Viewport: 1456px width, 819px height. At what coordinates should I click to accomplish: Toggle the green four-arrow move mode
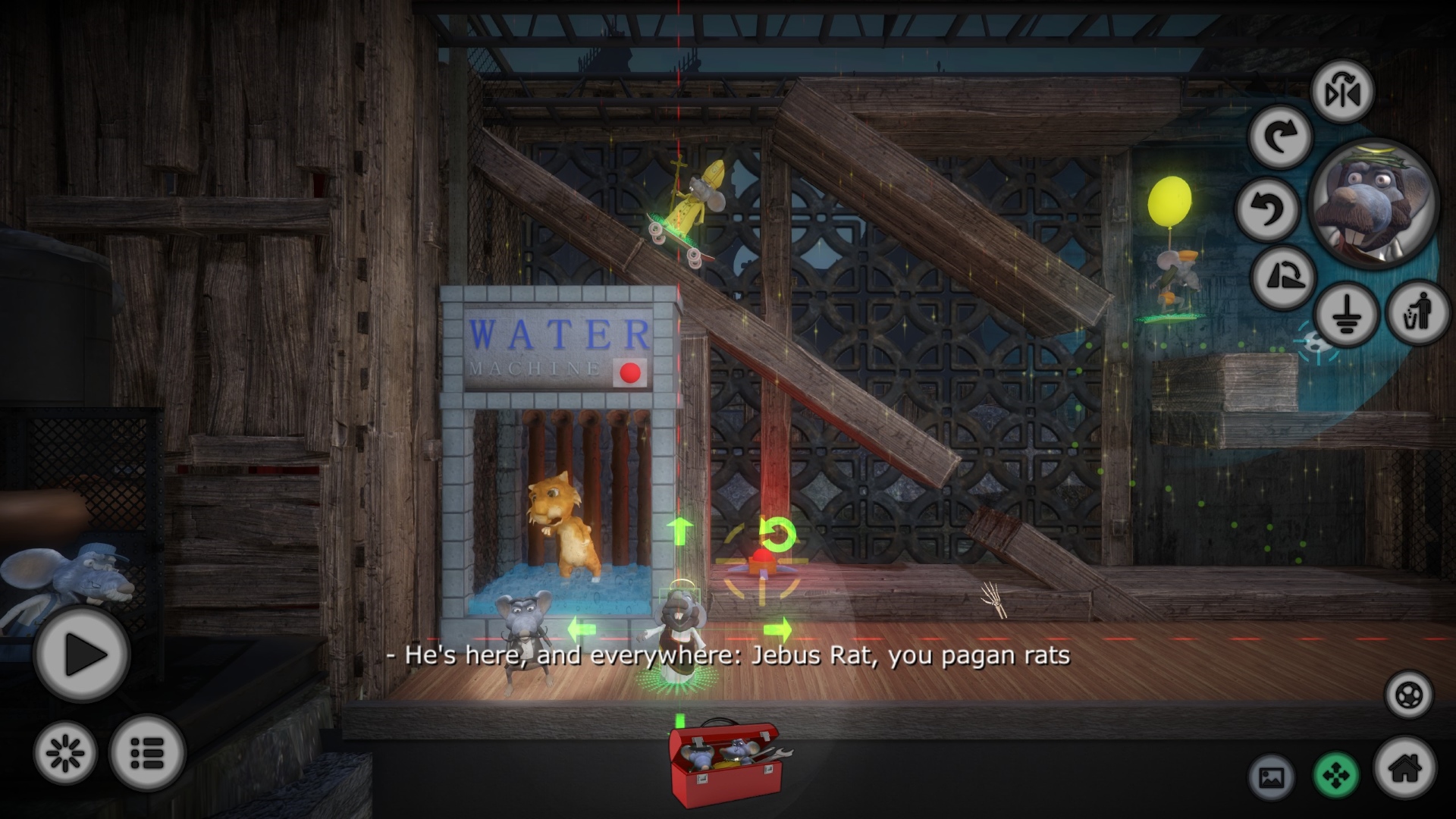coord(1336,776)
